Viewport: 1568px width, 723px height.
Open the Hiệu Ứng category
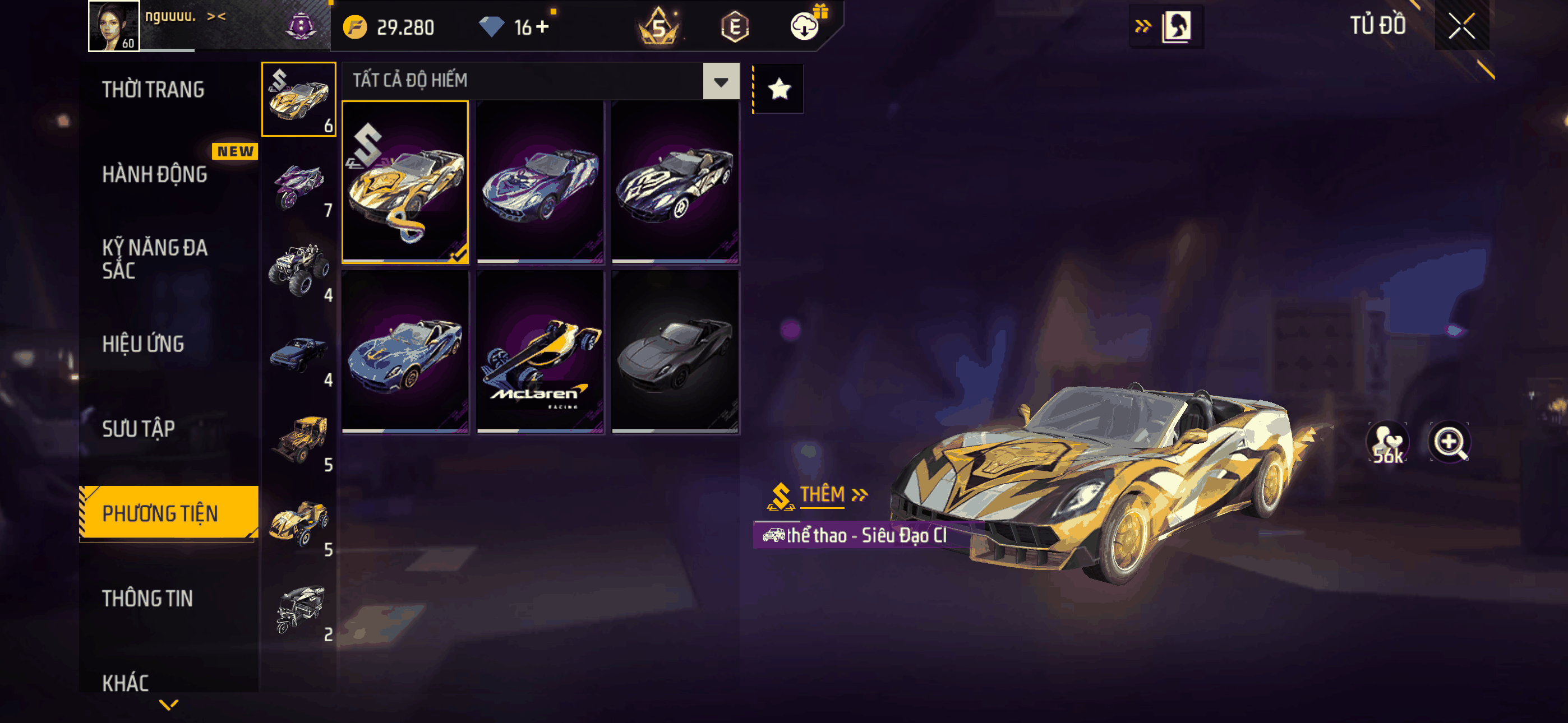pos(143,344)
